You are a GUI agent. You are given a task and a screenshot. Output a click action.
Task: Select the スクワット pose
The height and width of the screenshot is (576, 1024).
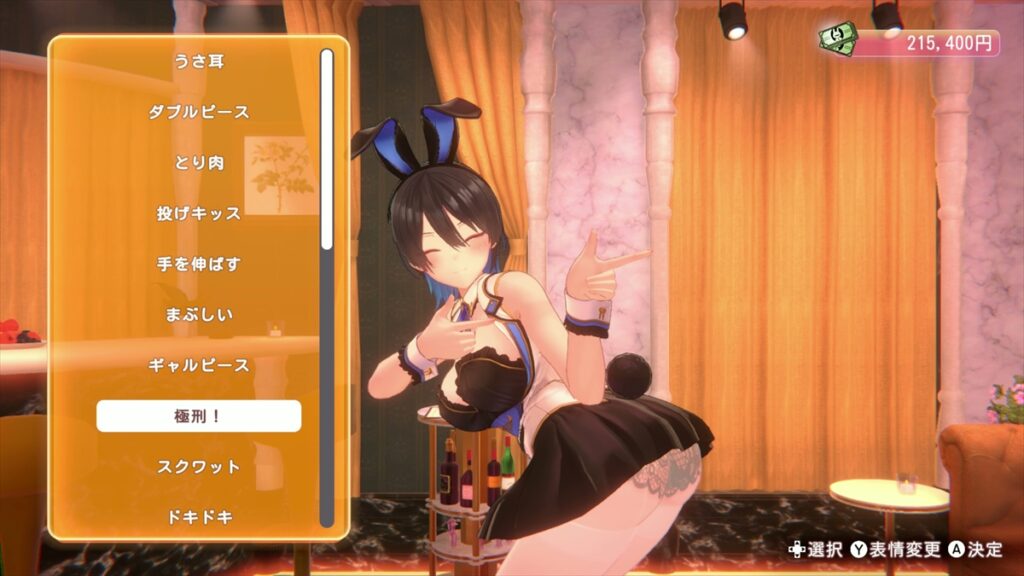pos(198,467)
